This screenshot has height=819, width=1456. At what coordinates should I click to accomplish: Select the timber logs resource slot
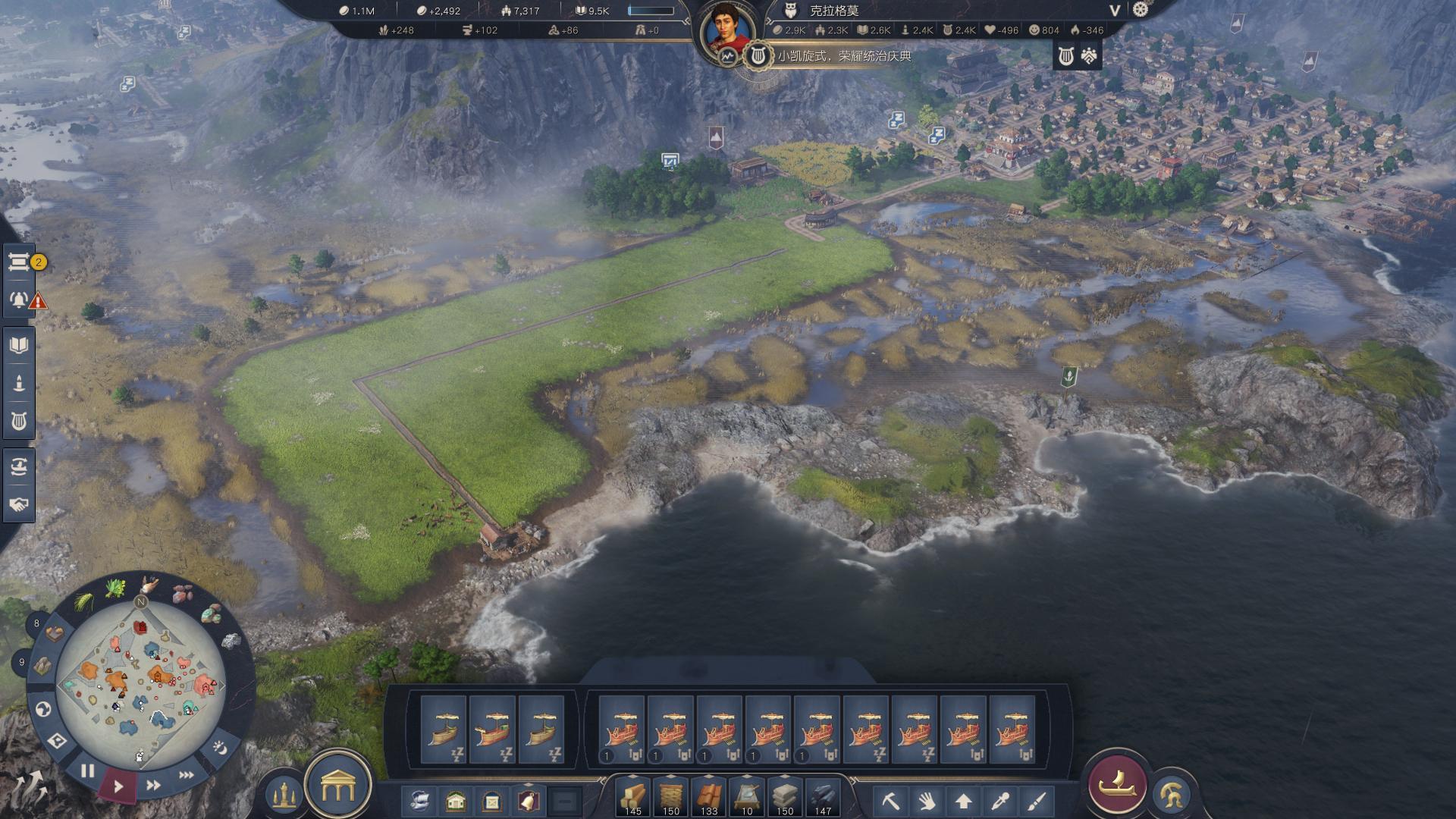click(632, 798)
